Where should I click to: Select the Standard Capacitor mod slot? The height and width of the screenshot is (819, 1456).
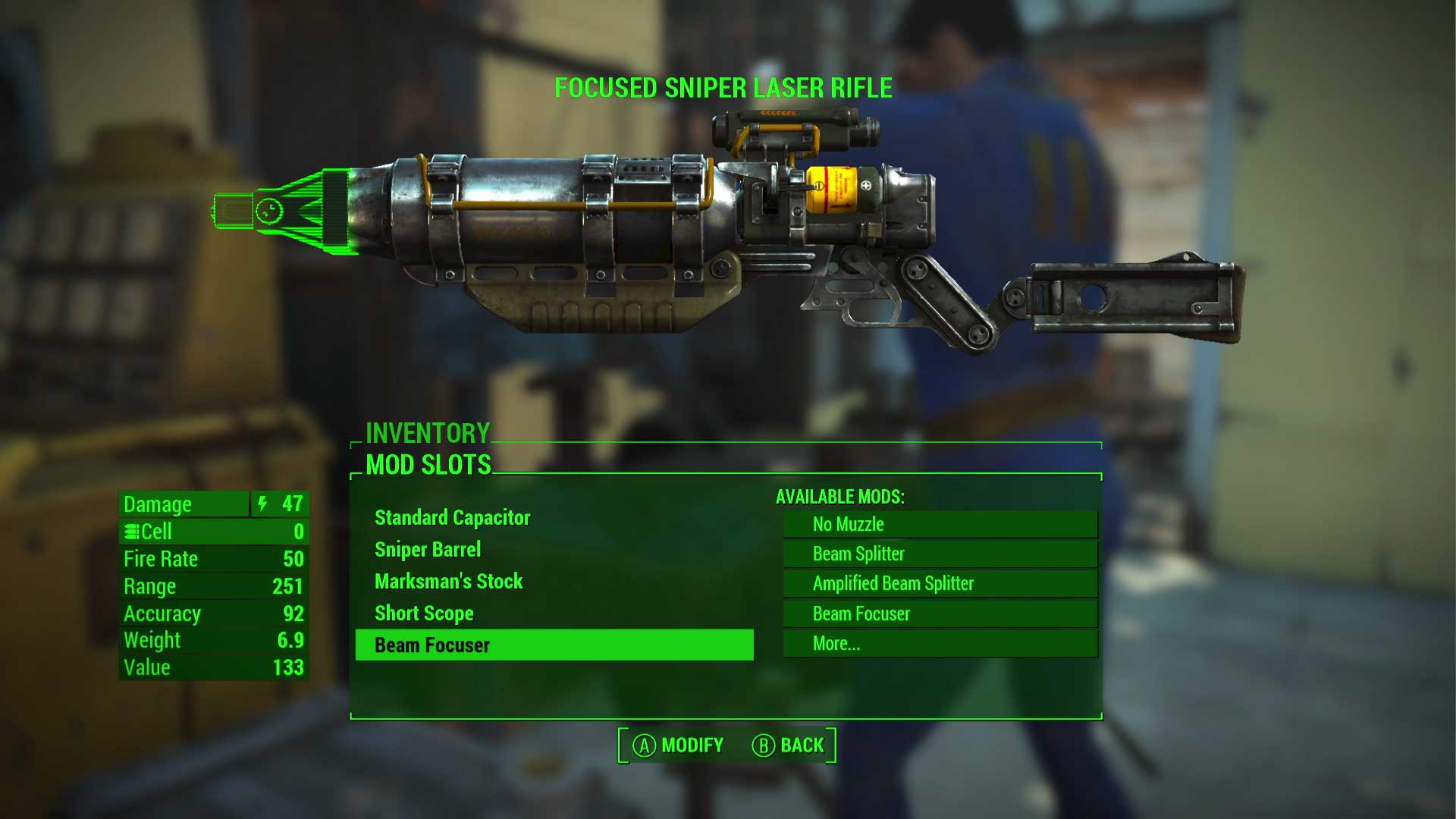[x=452, y=518]
